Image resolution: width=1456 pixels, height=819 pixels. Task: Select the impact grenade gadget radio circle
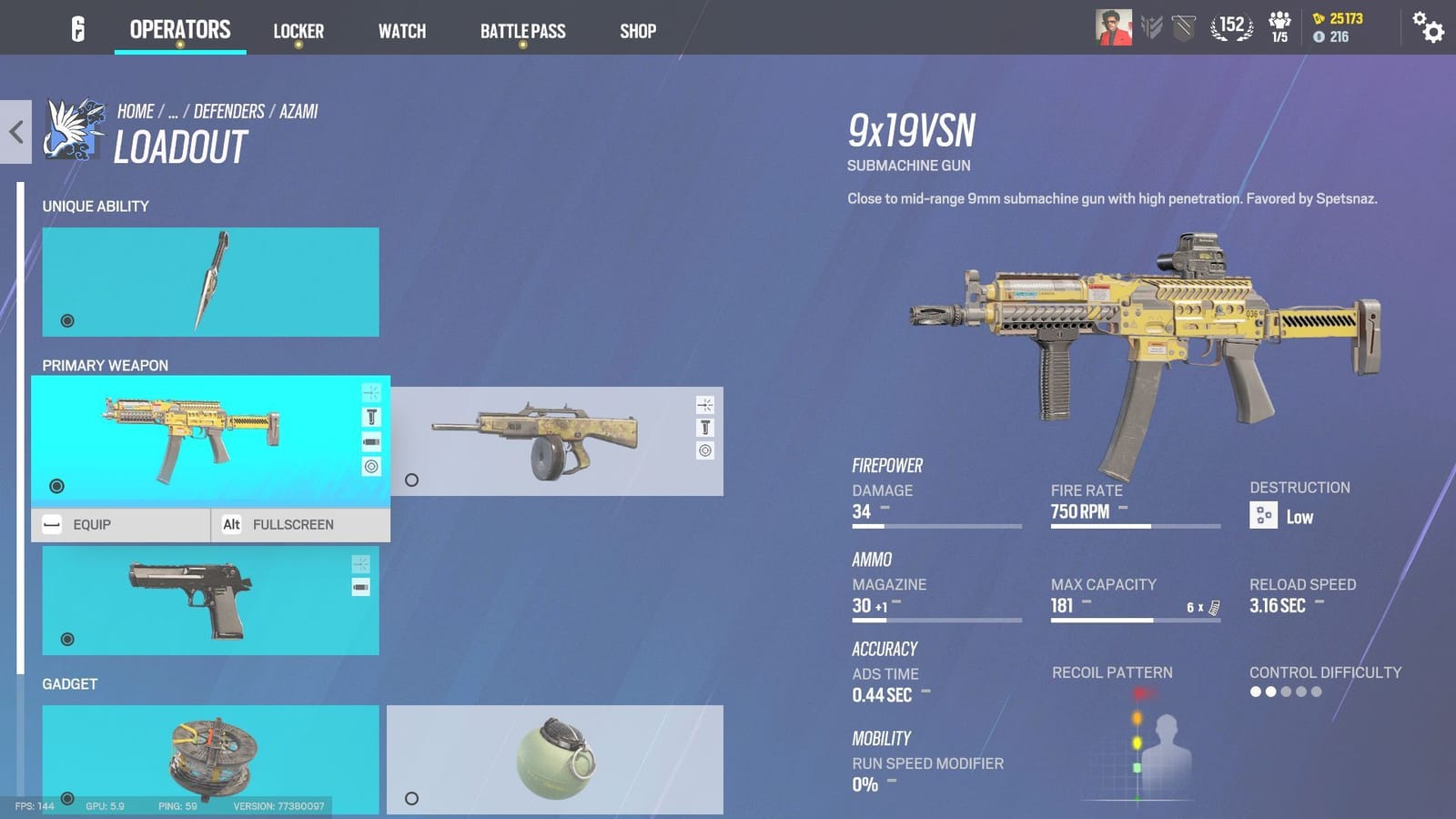click(x=411, y=798)
